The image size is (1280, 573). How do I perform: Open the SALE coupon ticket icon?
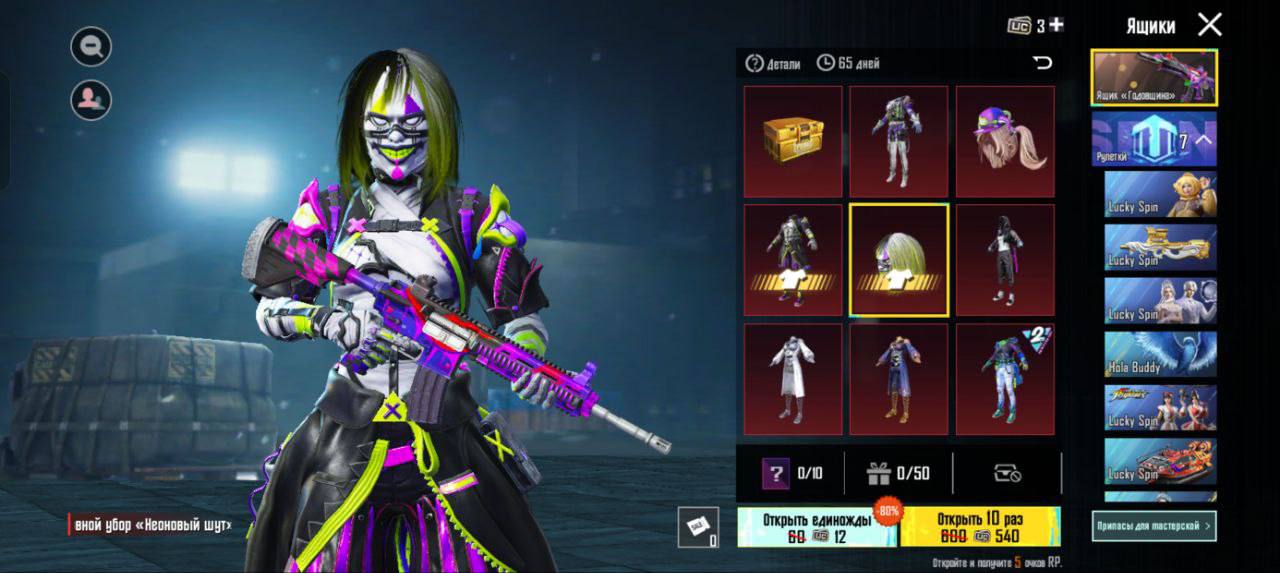point(697,527)
